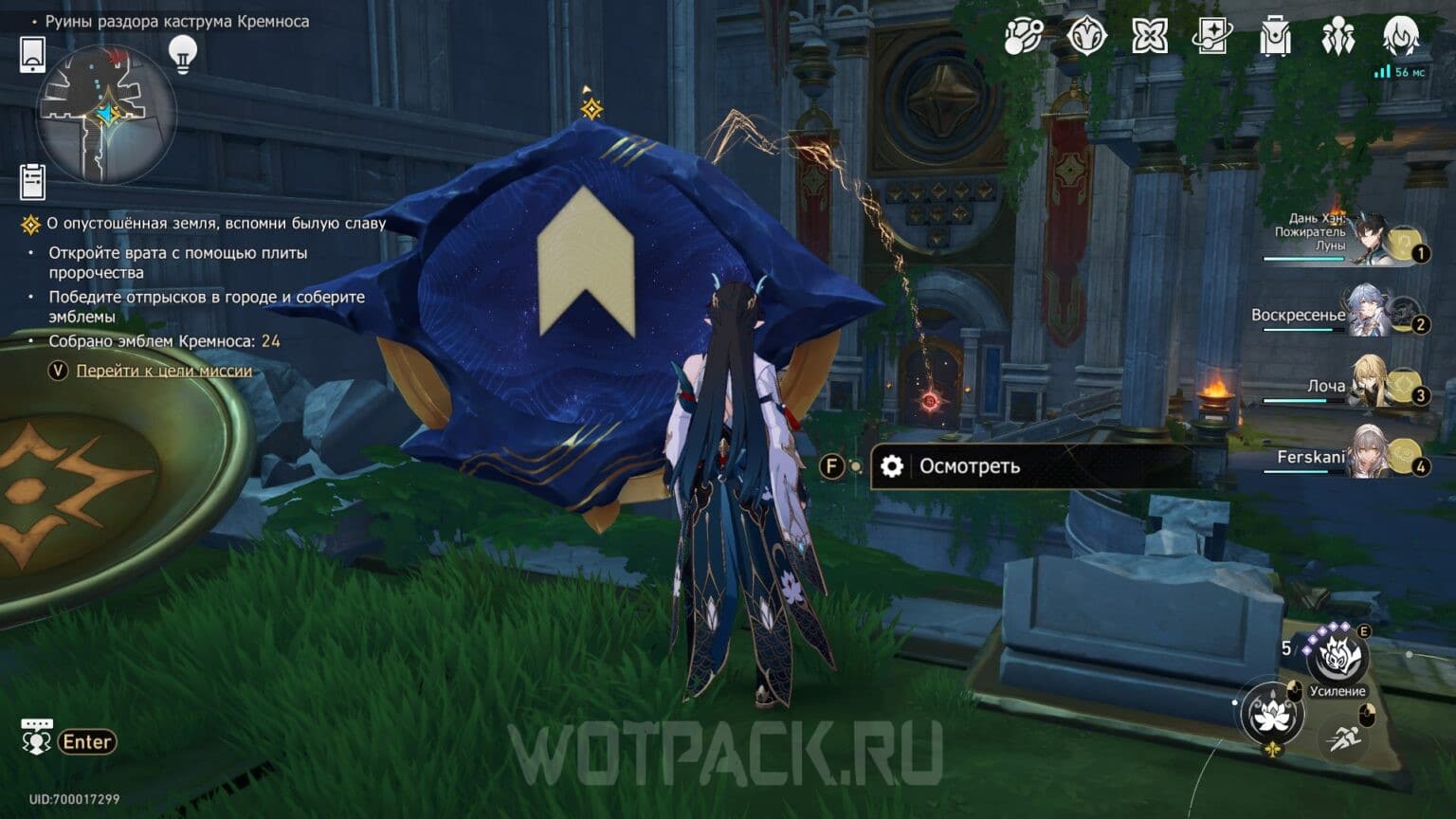Open the inventory bag
This screenshot has height=819, width=1456.
pyautogui.click(x=1275, y=35)
